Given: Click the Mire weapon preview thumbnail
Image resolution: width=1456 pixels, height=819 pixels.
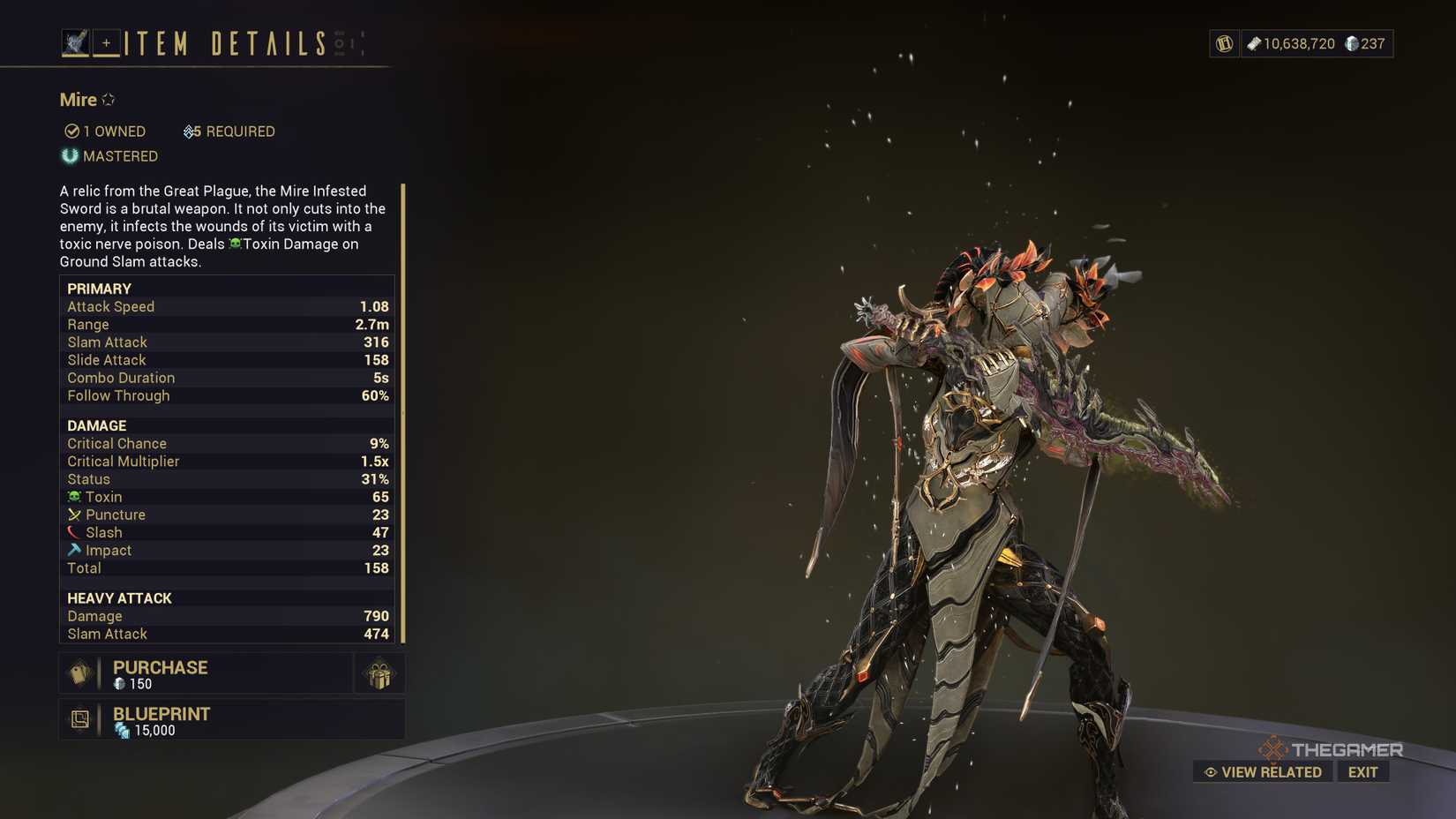Looking at the screenshot, I should point(75,40).
